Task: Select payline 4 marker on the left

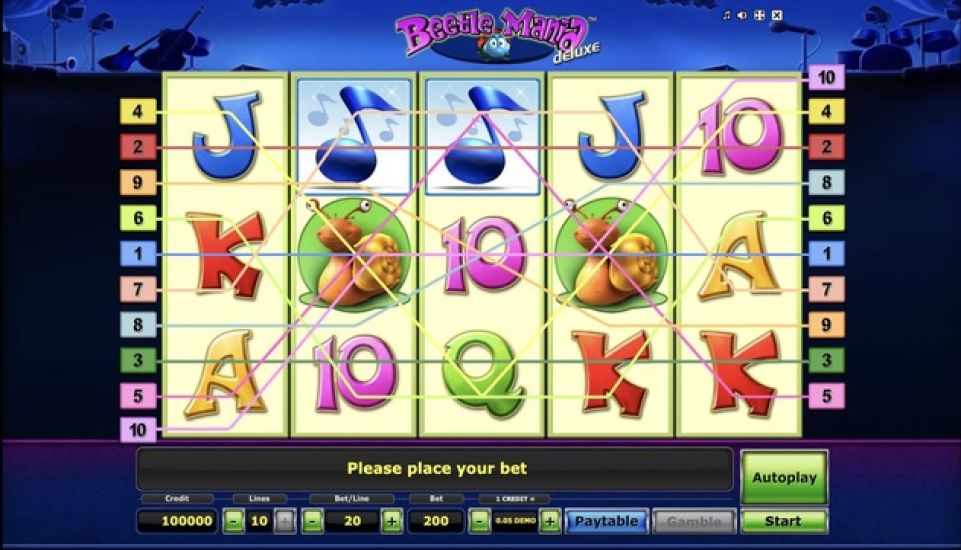Action: 138,111
